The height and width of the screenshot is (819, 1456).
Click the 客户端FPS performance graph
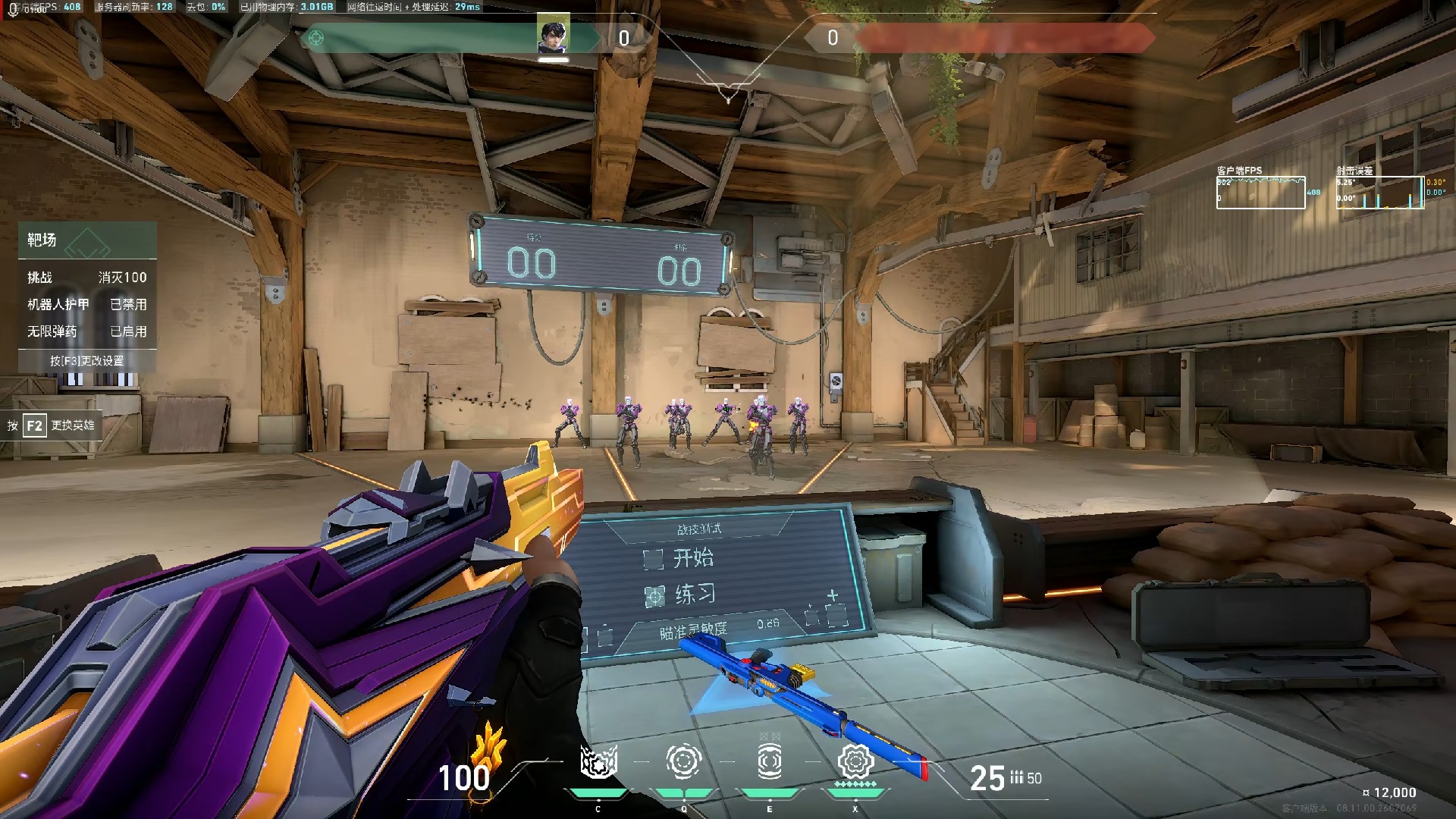pyautogui.click(x=1260, y=193)
